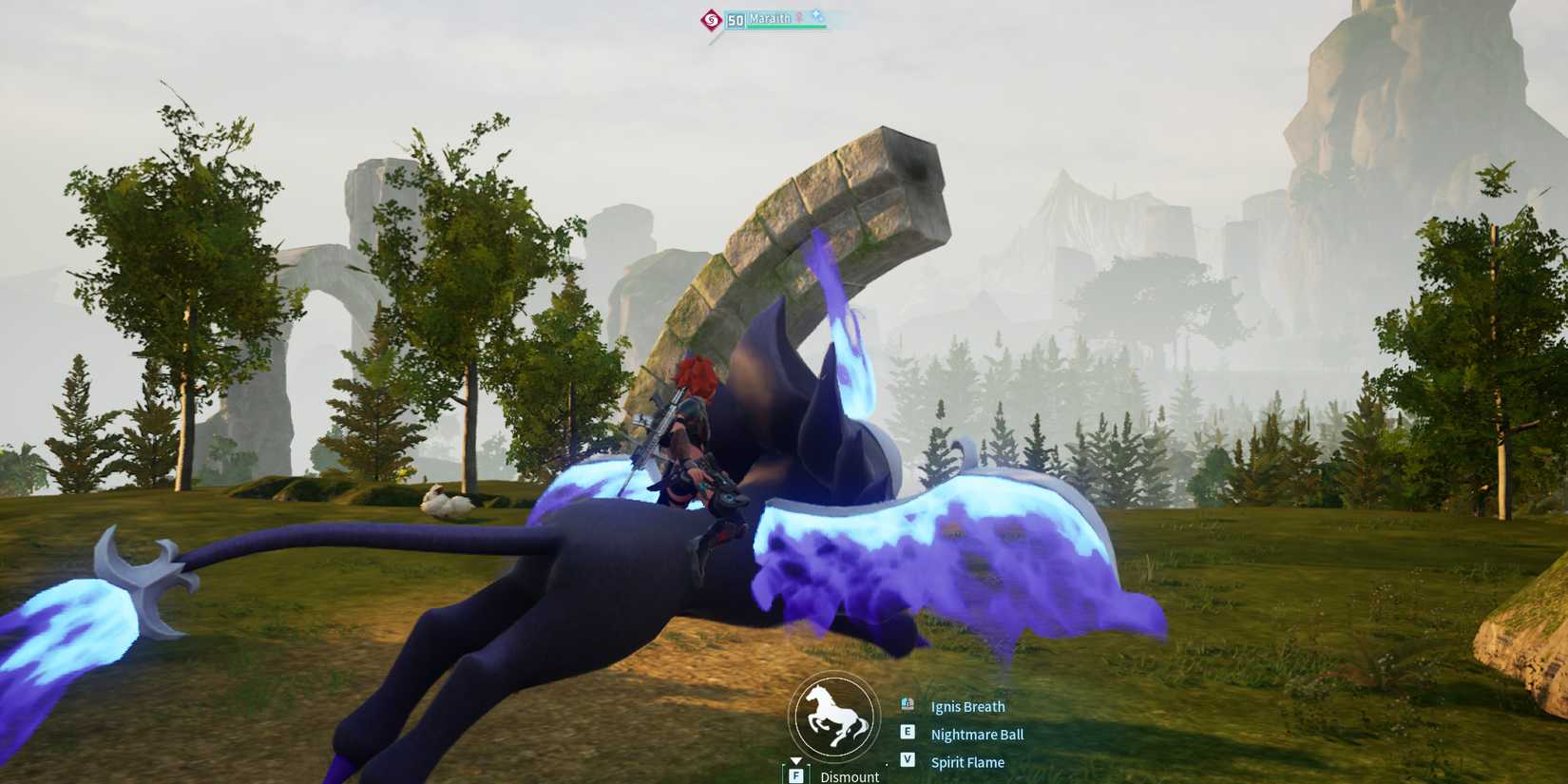
Task: Click the blue sparkle icon on the nameplate
Action: coord(818,14)
